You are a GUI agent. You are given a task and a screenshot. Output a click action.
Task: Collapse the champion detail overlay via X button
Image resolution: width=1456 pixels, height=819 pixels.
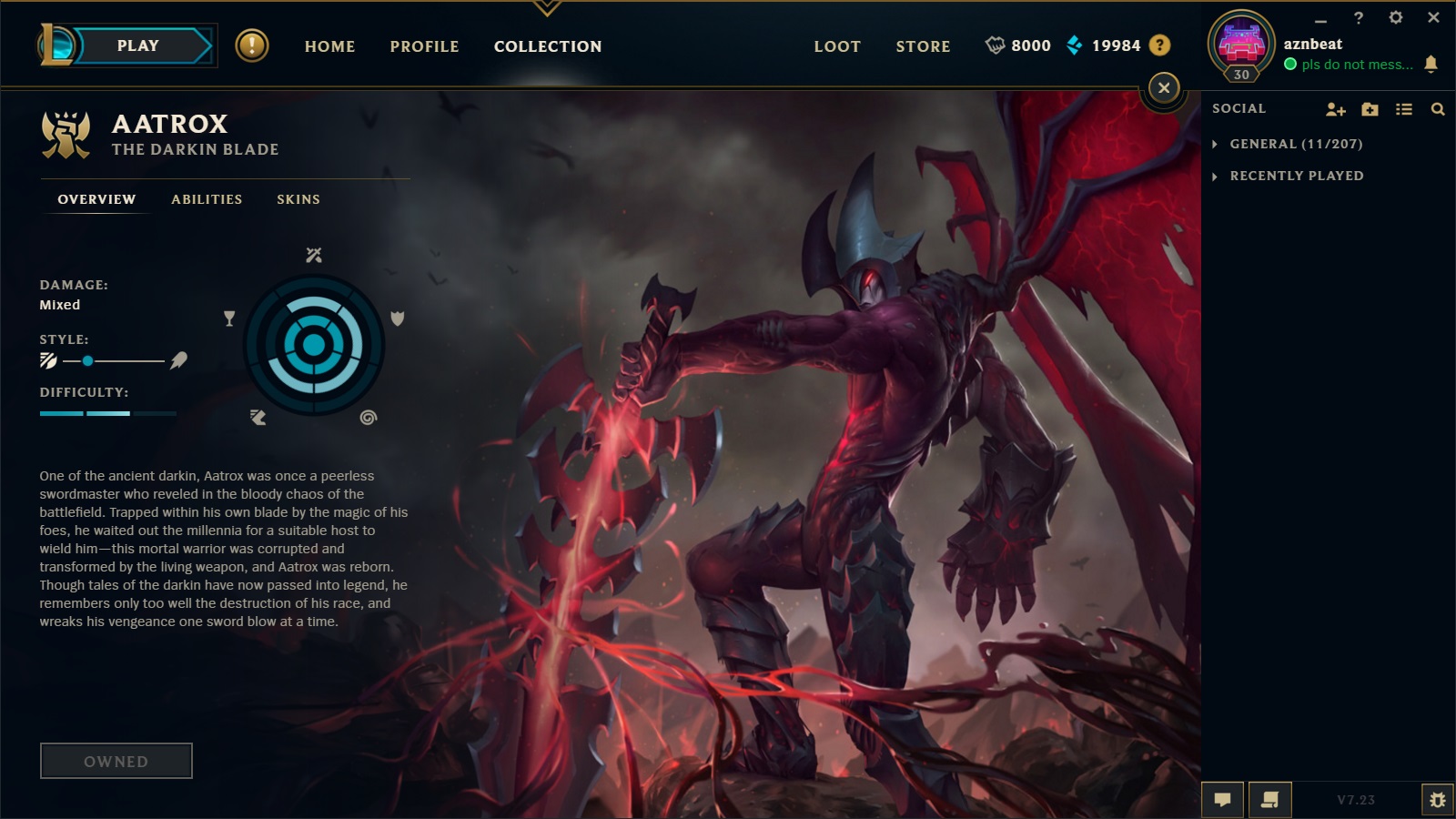click(1164, 87)
